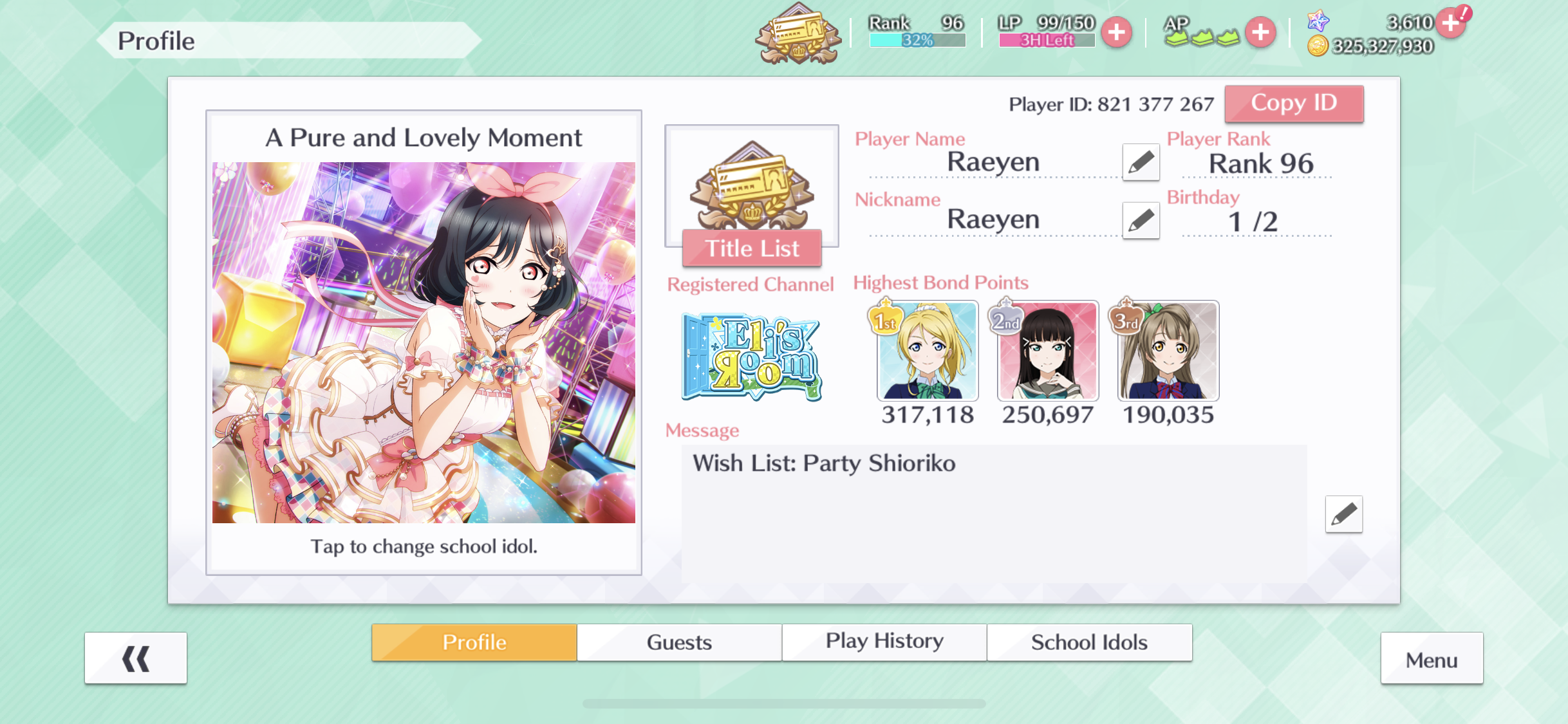Open the Play History tab

884,642
